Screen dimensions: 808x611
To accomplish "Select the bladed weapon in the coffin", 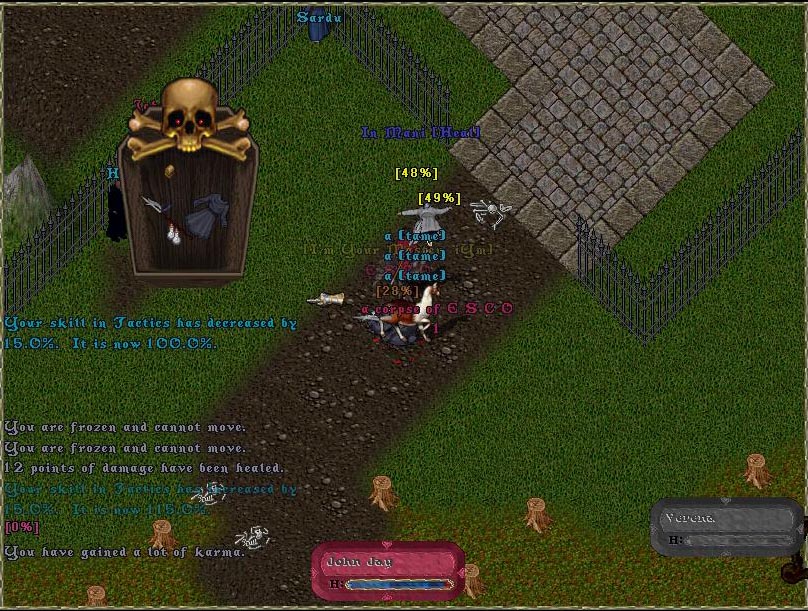I will coord(153,205).
